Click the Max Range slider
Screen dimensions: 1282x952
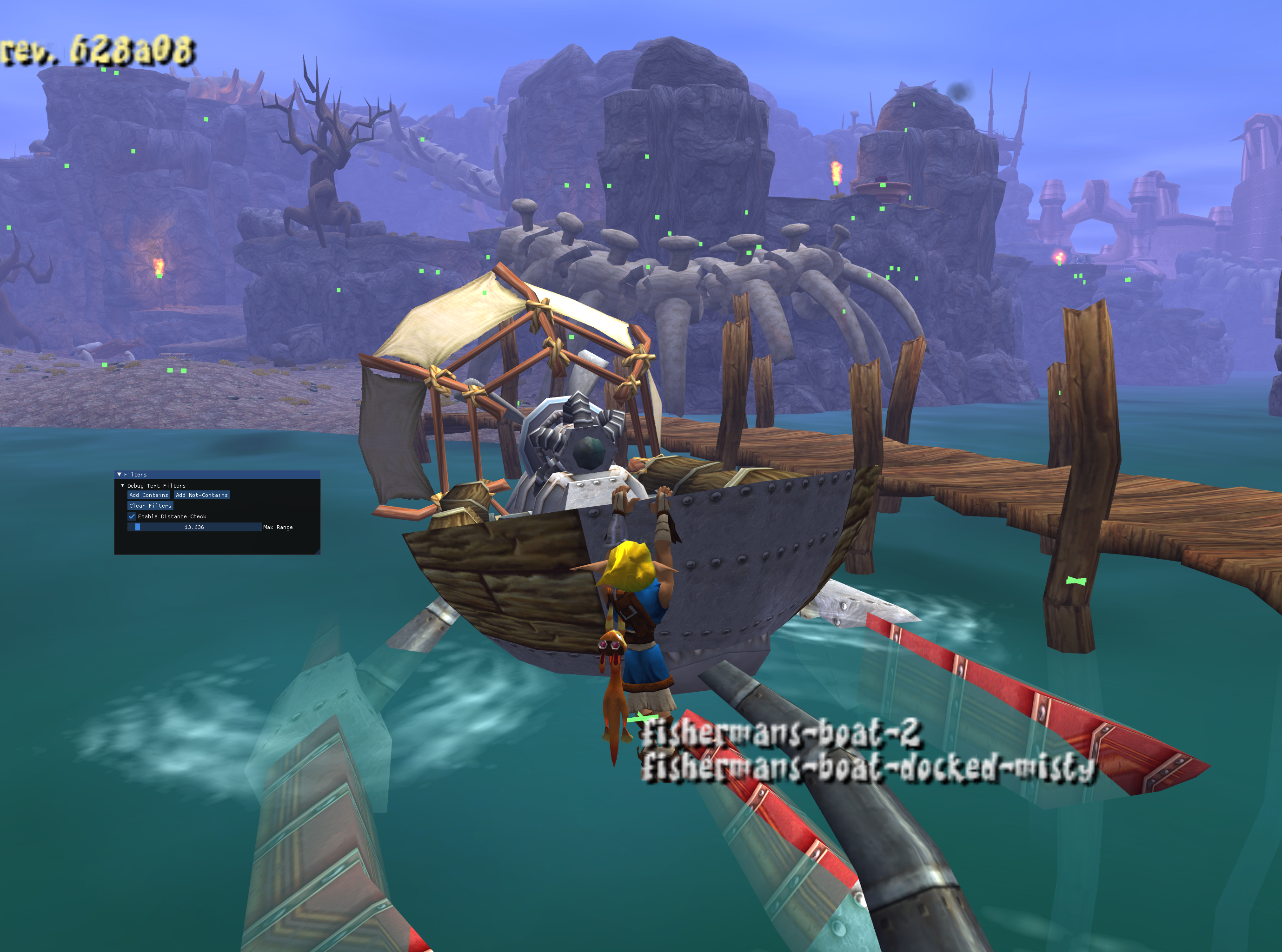pyautogui.click(x=194, y=527)
